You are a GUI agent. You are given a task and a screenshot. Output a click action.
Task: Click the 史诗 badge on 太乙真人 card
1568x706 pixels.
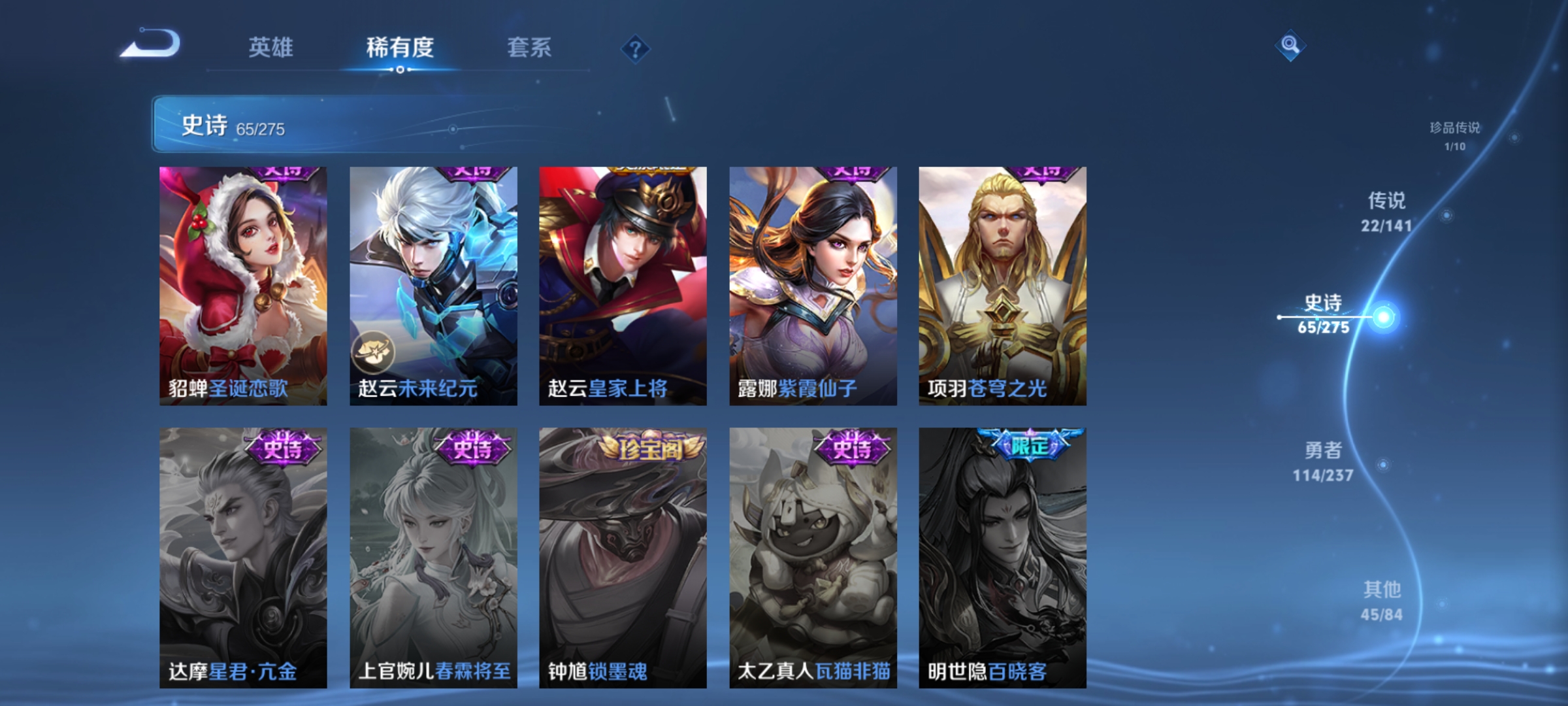coord(851,448)
